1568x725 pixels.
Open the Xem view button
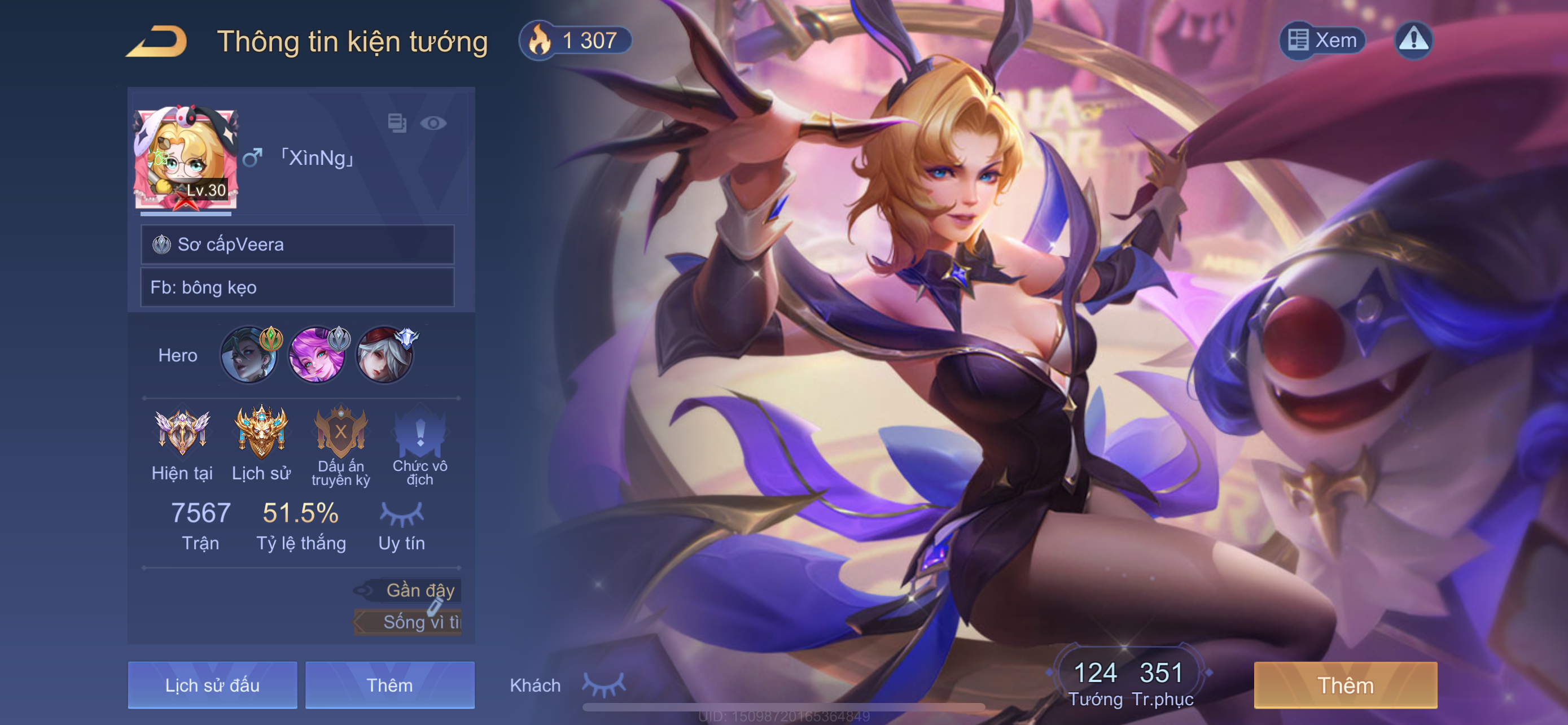[1322, 41]
